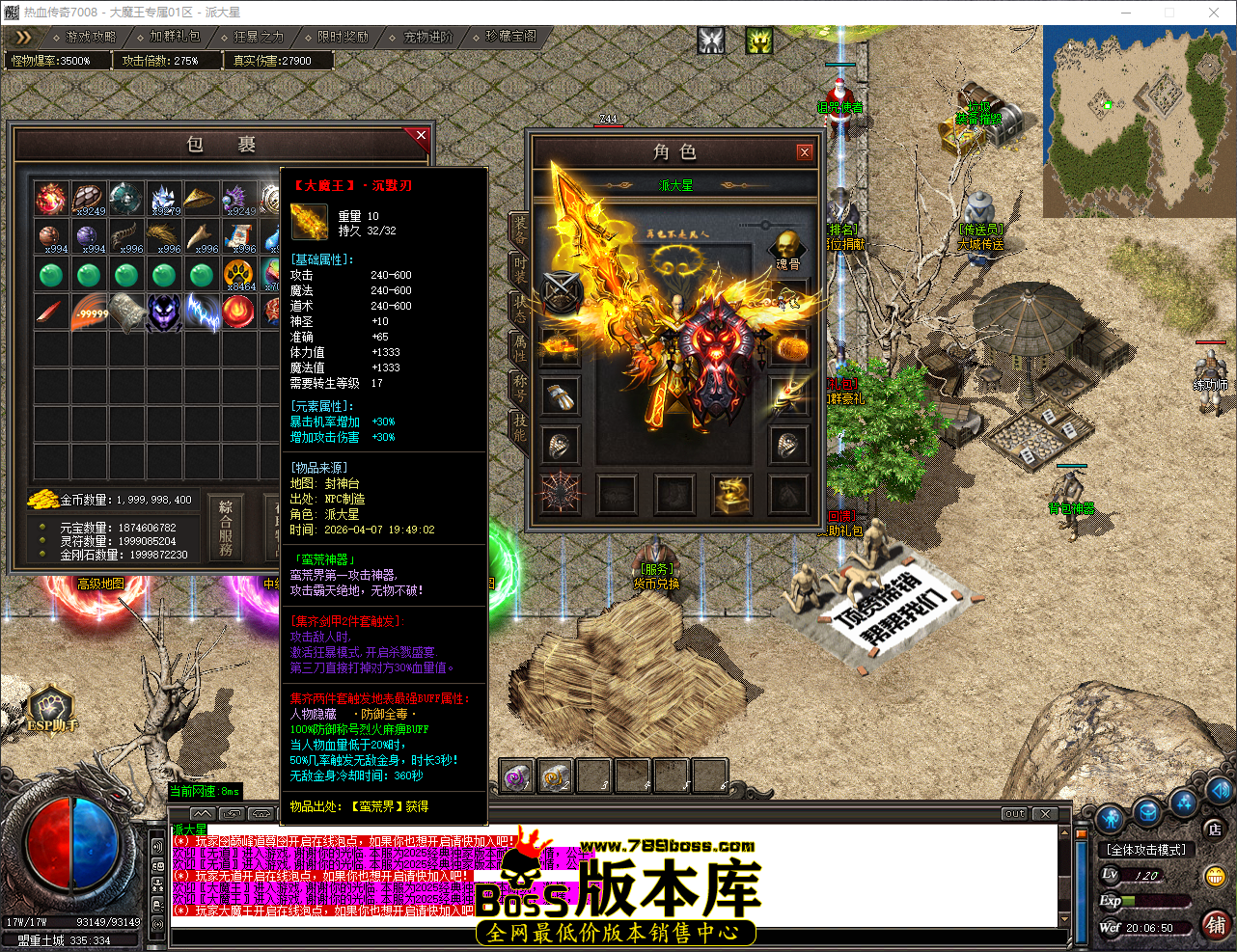The width and height of the screenshot is (1237, 952).
Task: Open the inventory bag icon at bottom right
Action: 1147,814
